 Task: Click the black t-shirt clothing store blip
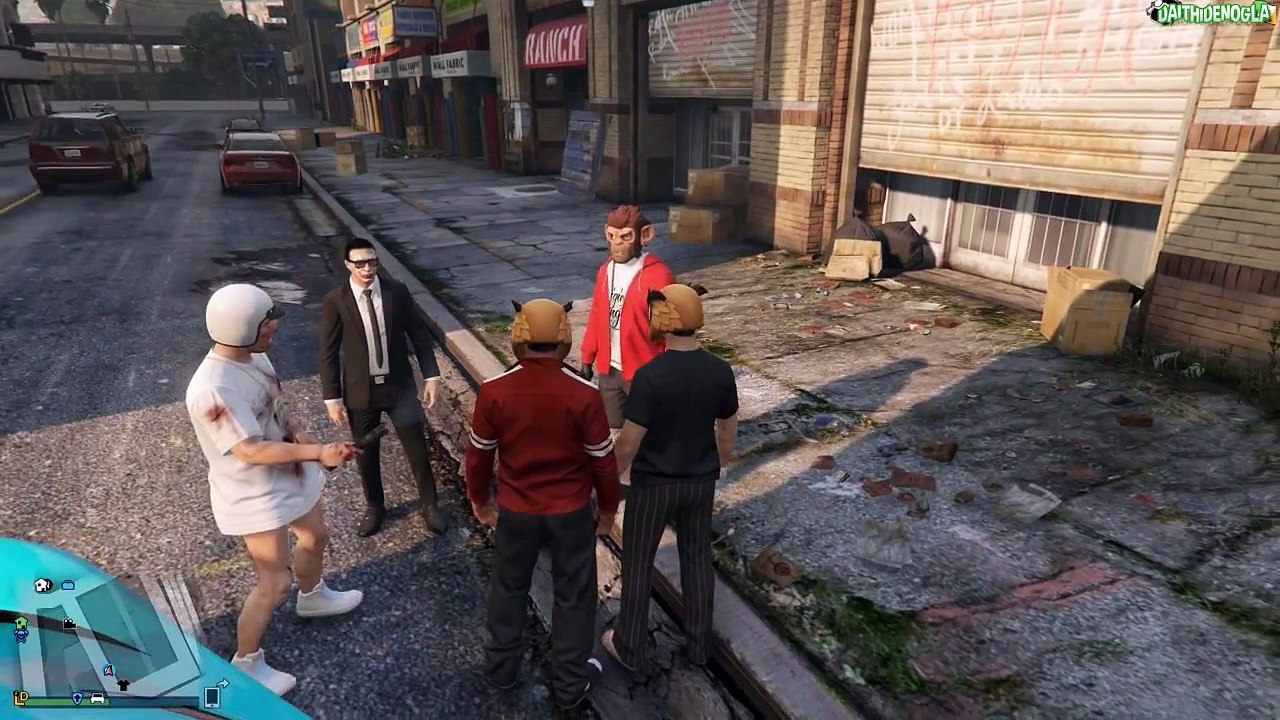122,685
